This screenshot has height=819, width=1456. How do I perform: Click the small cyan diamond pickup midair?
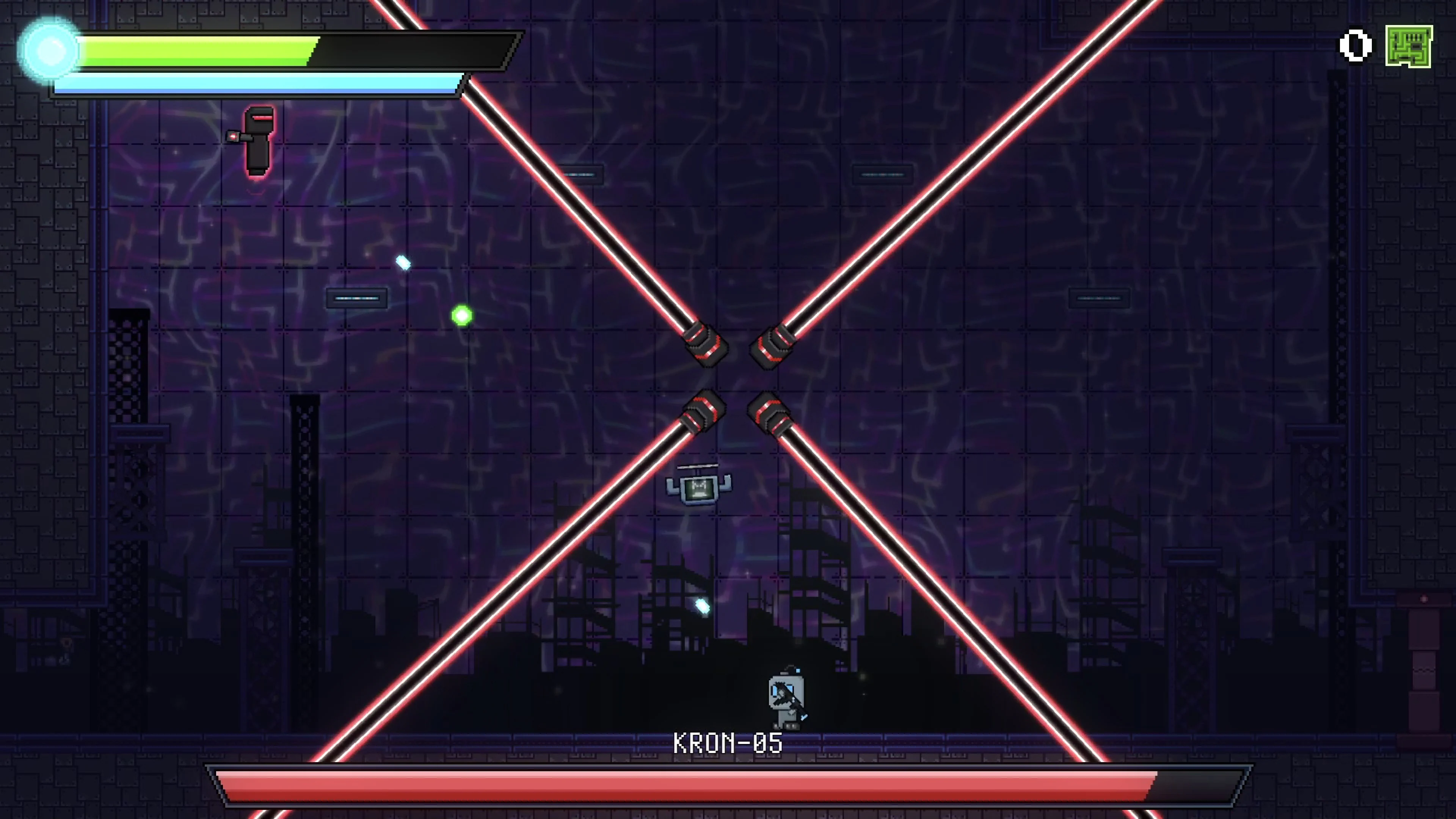point(403,262)
